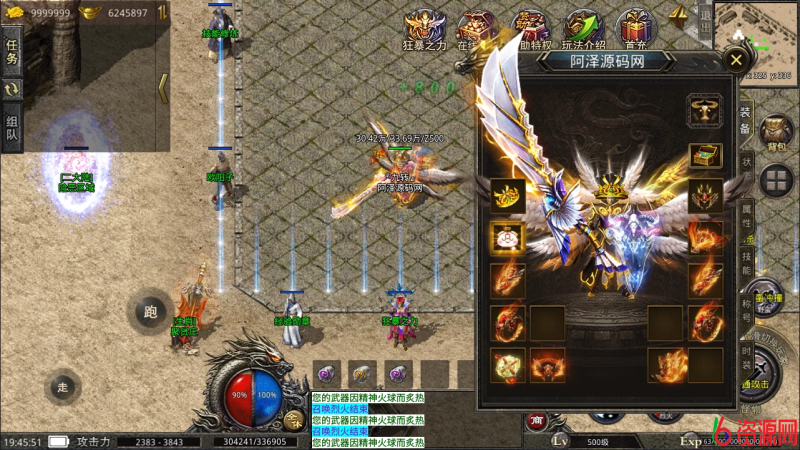Select the treasure chest equipment slot
This screenshot has width=800, height=450.
705,156
